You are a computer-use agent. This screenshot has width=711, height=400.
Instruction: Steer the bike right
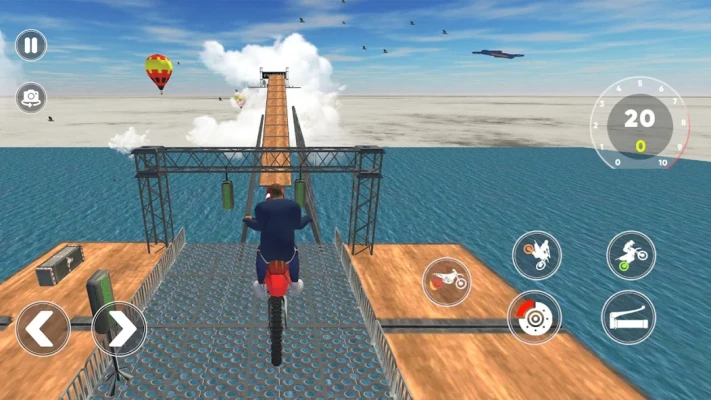pyautogui.click(x=119, y=328)
